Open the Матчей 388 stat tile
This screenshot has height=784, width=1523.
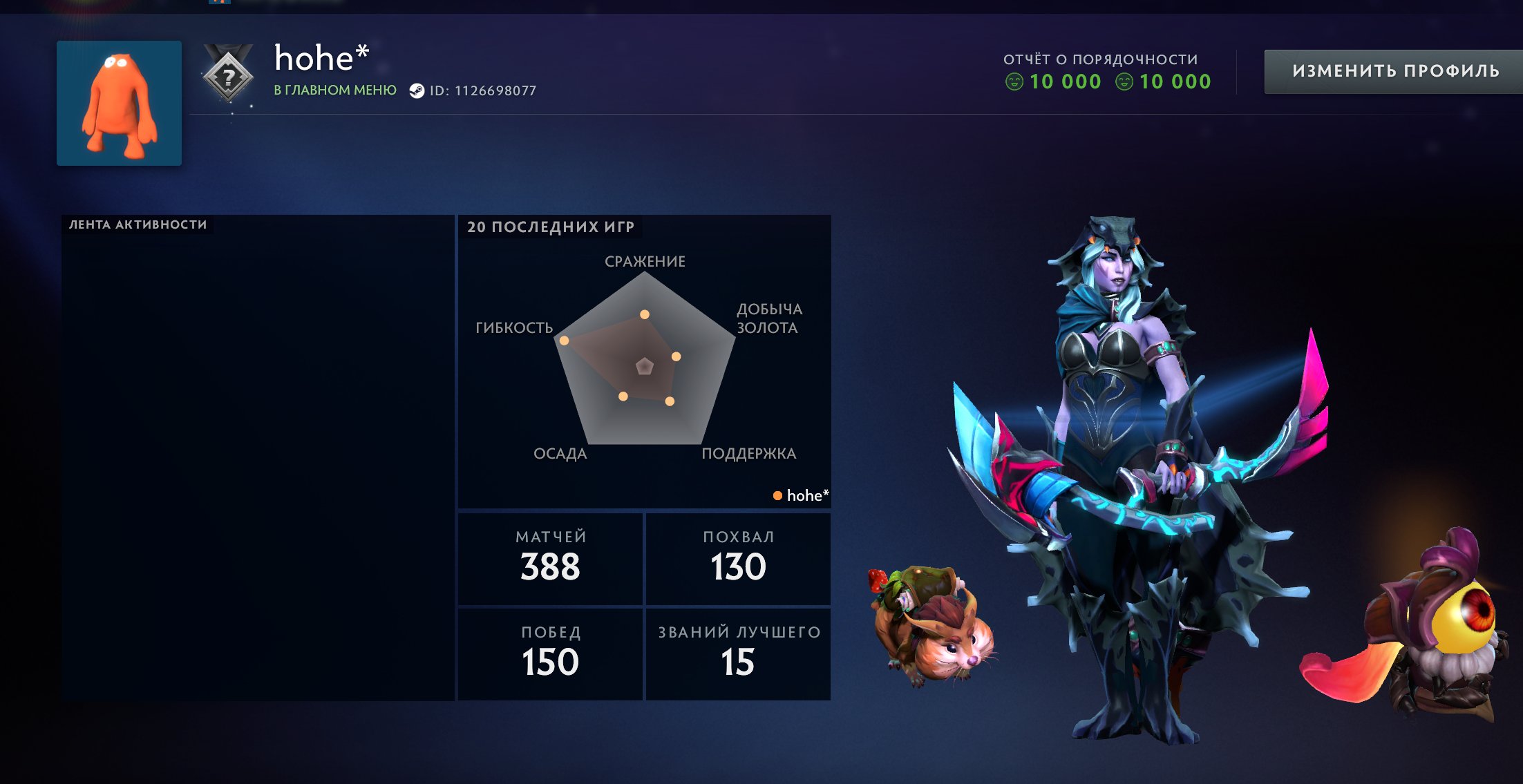(550, 558)
